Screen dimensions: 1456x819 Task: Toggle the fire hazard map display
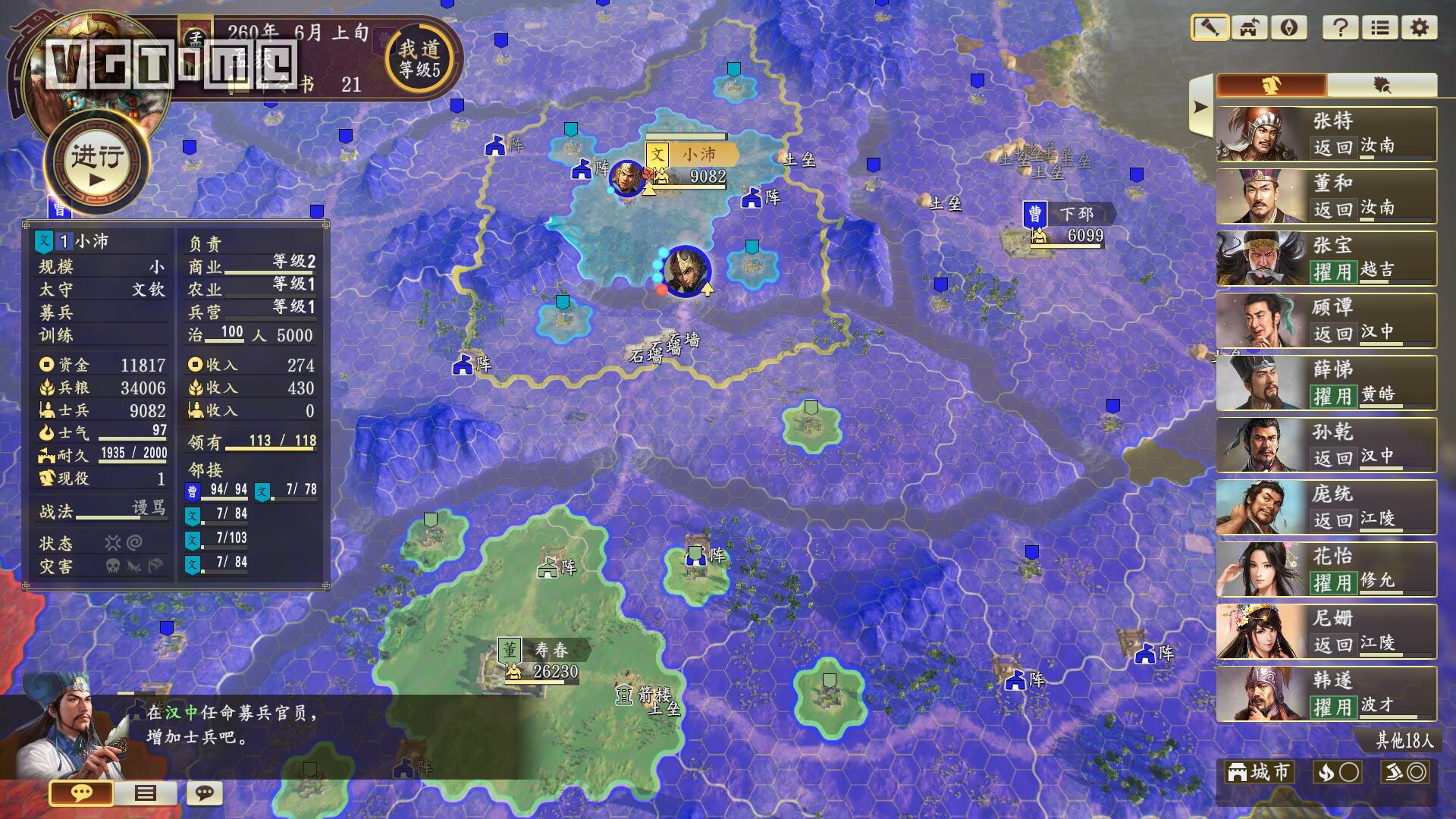click(x=1337, y=771)
